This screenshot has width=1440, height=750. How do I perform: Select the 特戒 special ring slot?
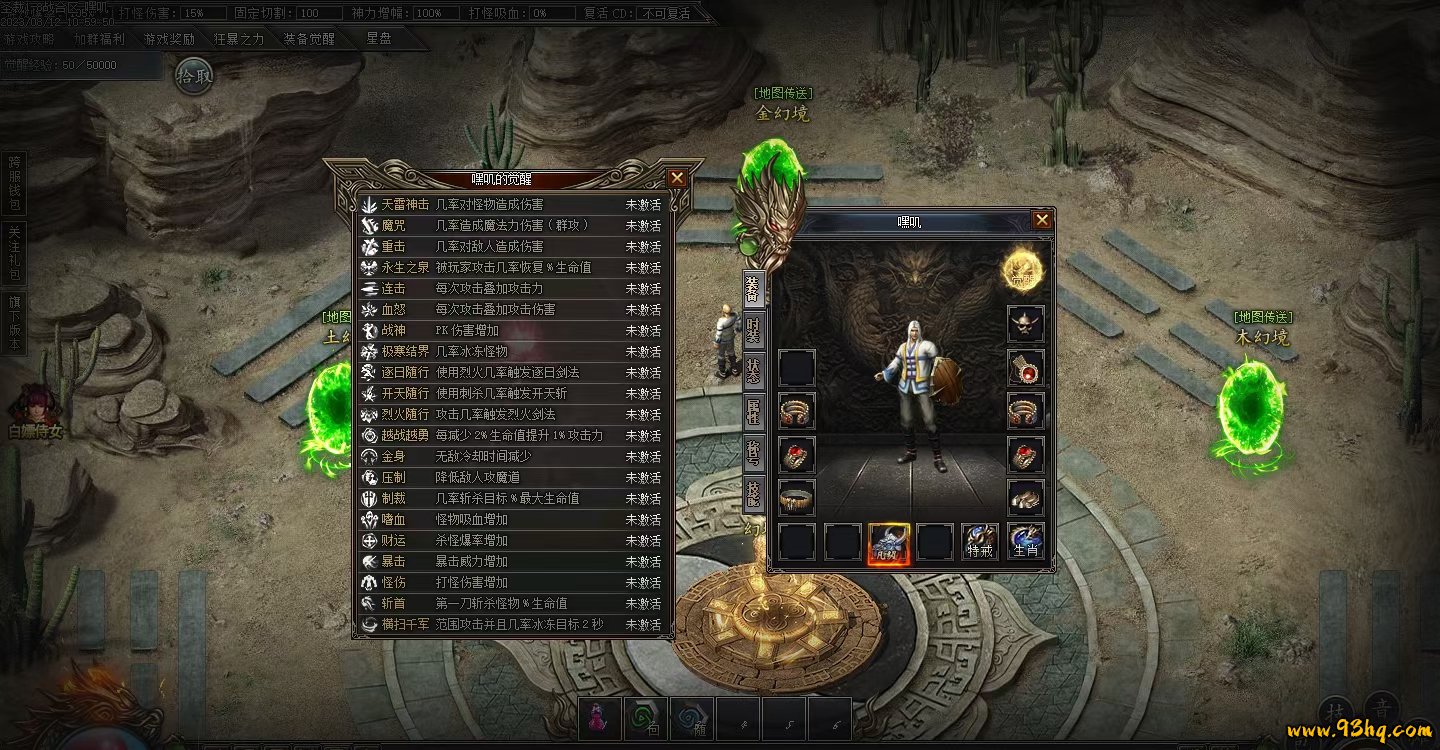pyautogui.click(x=980, y=541)
